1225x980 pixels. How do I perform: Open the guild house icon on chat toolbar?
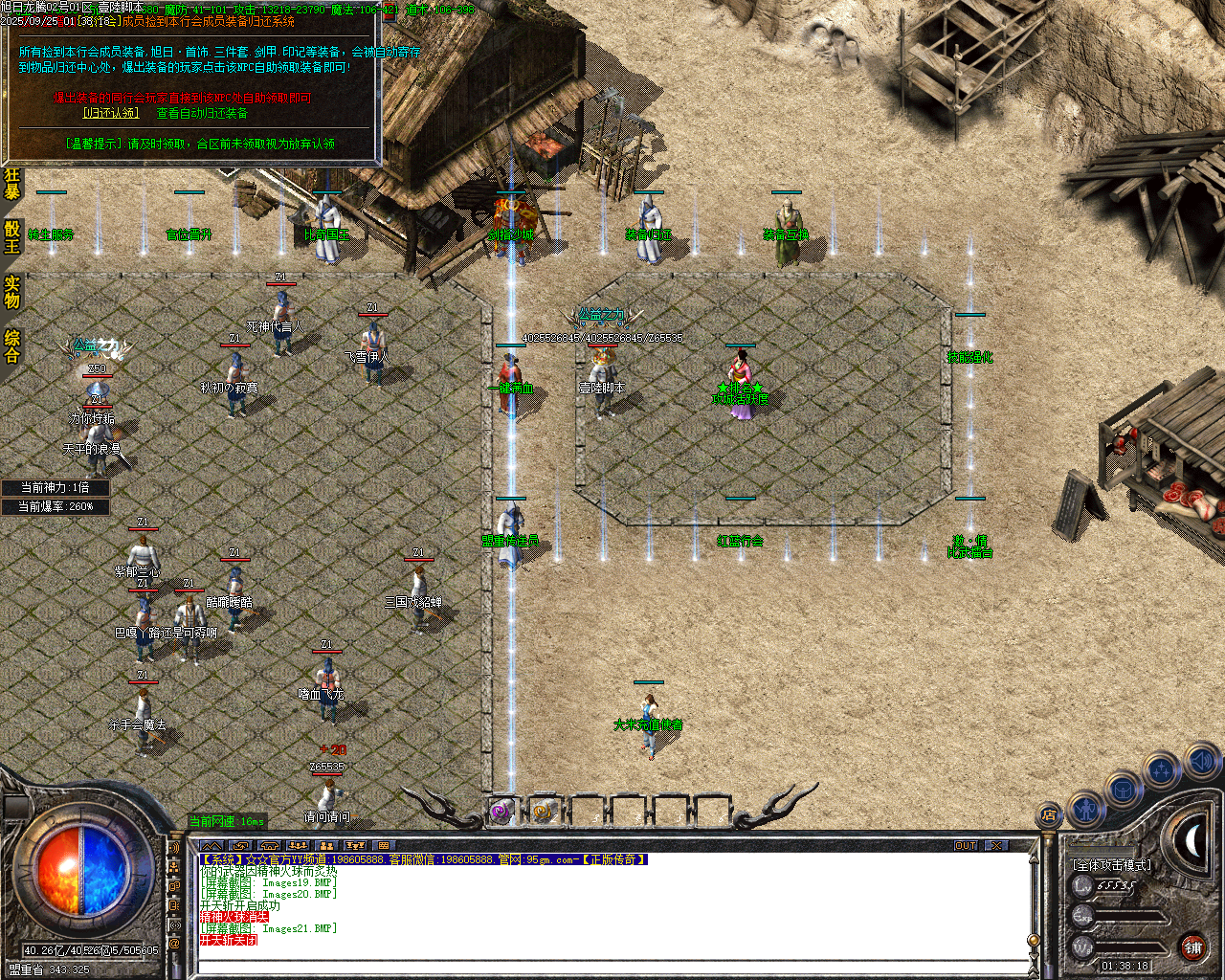(269, 845)
